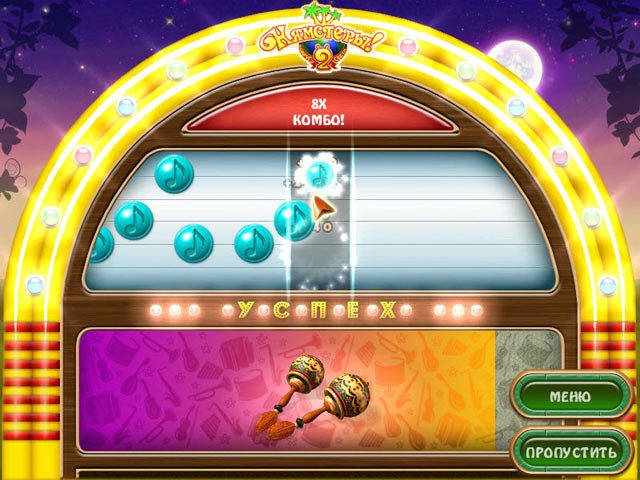The height and width of the screenshot is (480, 640).
Task: Open the МЕНЮ button
Action: point(568,396)
